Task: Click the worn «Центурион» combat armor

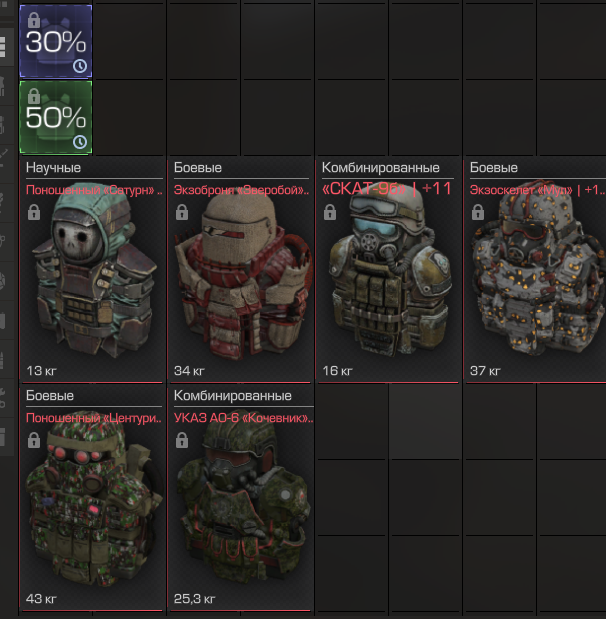Action: 93,498
